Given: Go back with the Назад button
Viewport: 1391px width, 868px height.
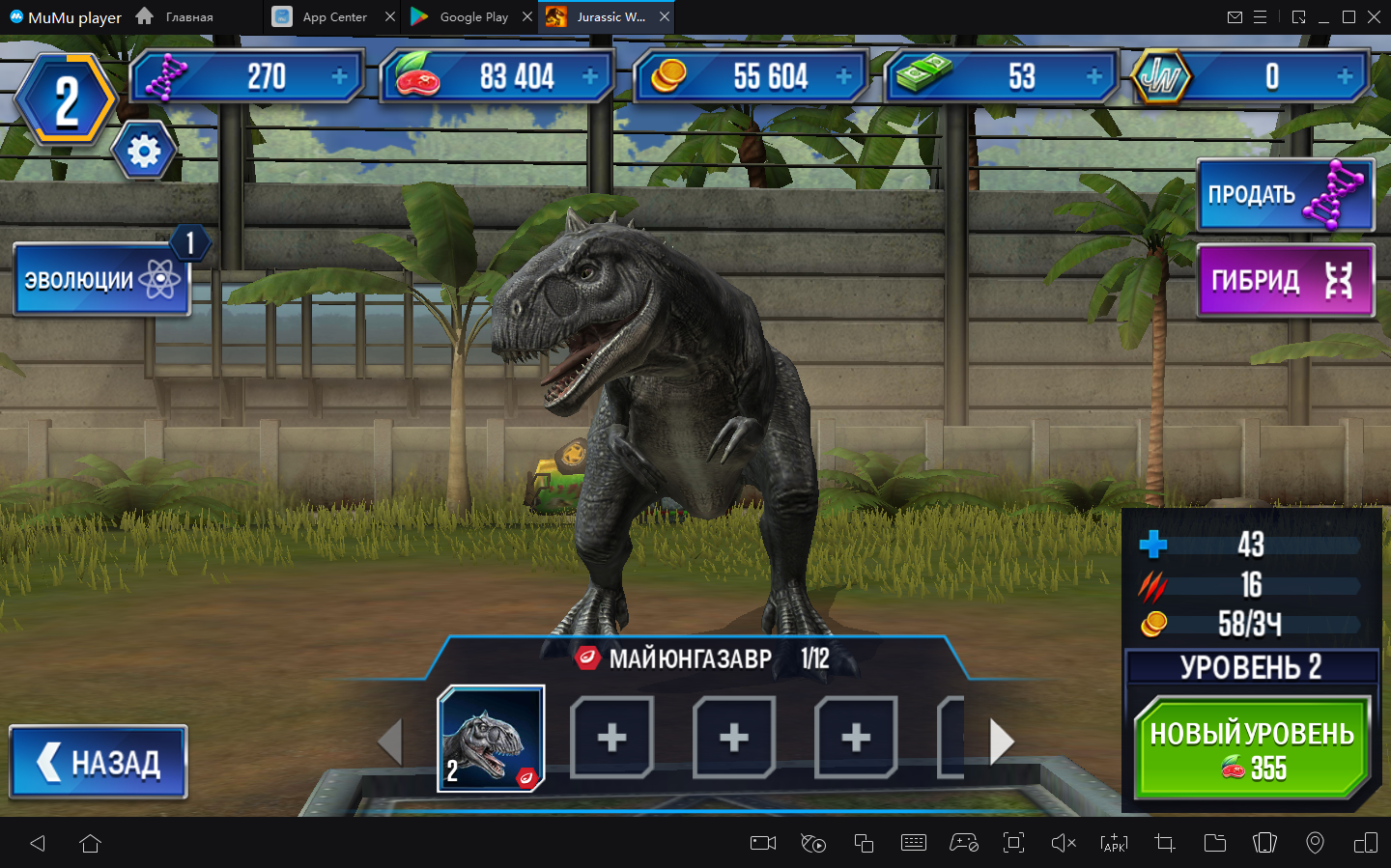Looking at the screenshot, I should [99, 763].
